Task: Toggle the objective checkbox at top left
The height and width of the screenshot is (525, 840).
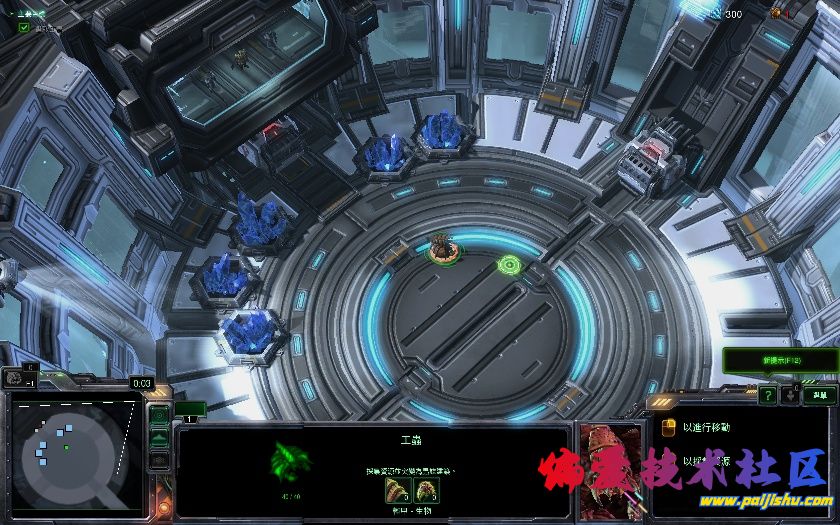Action: click(x=24, y=27)
